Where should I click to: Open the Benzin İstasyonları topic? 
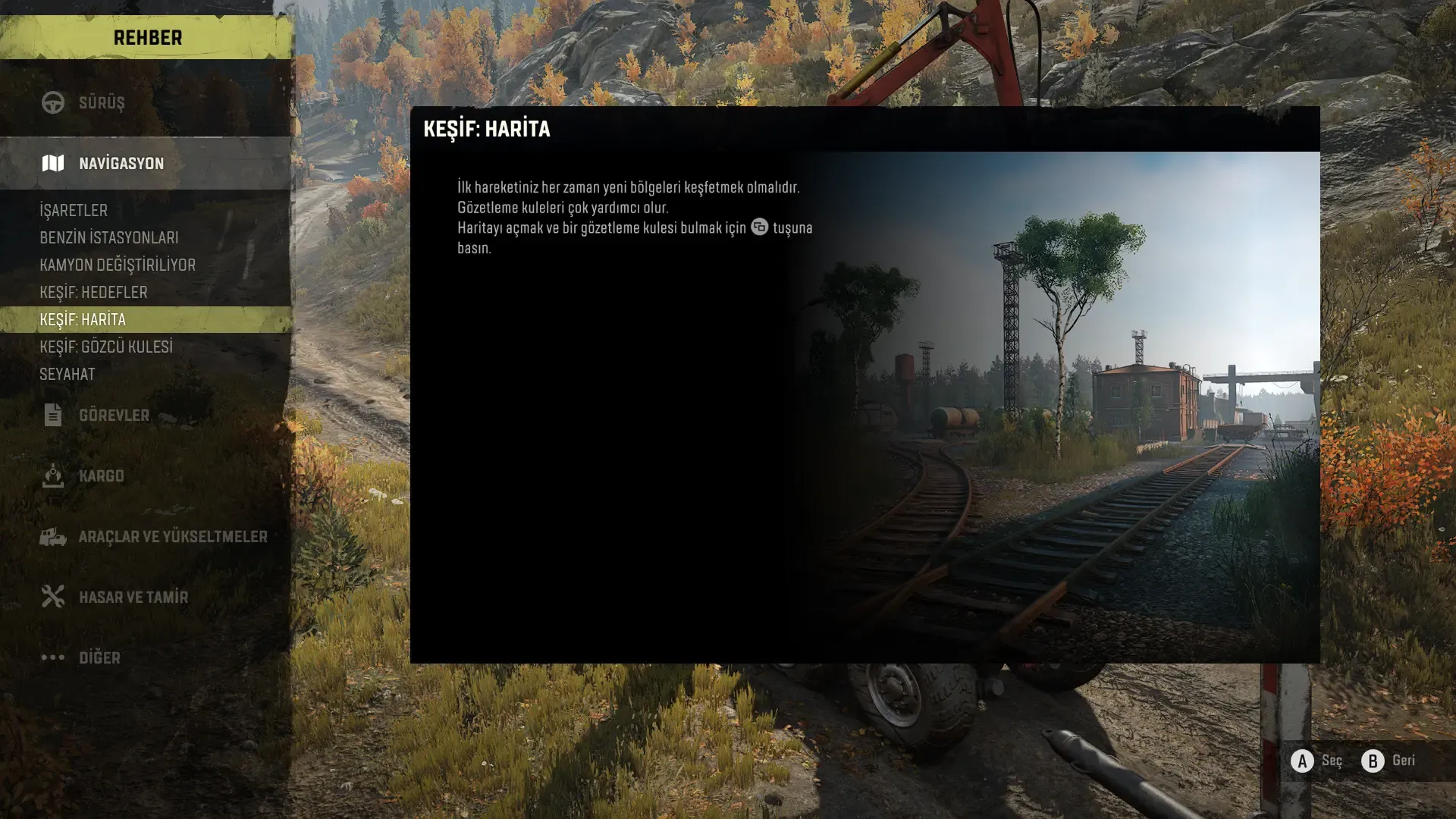109,237
